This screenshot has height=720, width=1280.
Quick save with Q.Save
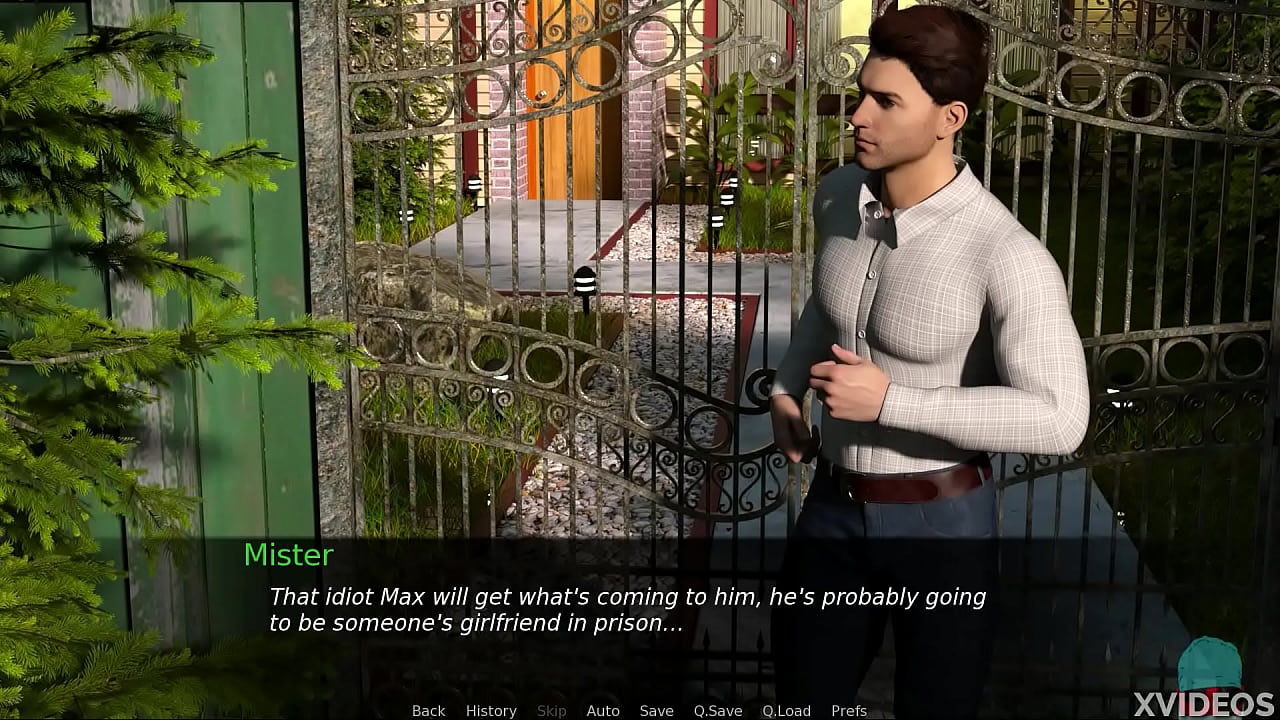click(x=718, y=711)
